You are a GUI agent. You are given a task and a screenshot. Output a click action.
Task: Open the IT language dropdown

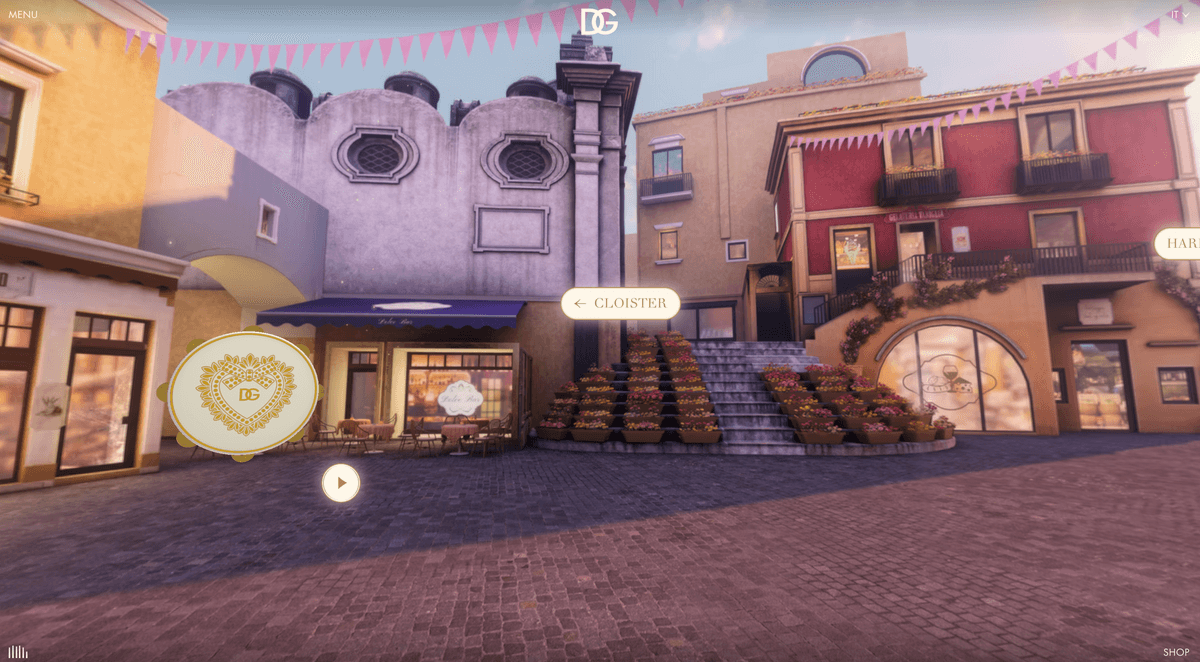(x=1178, y=14)
